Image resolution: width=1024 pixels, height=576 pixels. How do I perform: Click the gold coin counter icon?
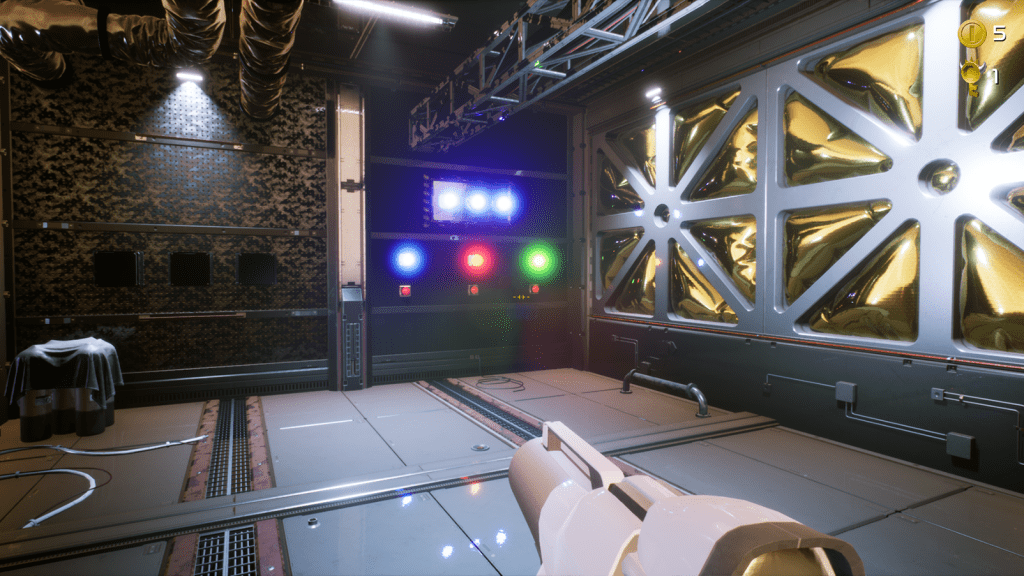(972, 34)
